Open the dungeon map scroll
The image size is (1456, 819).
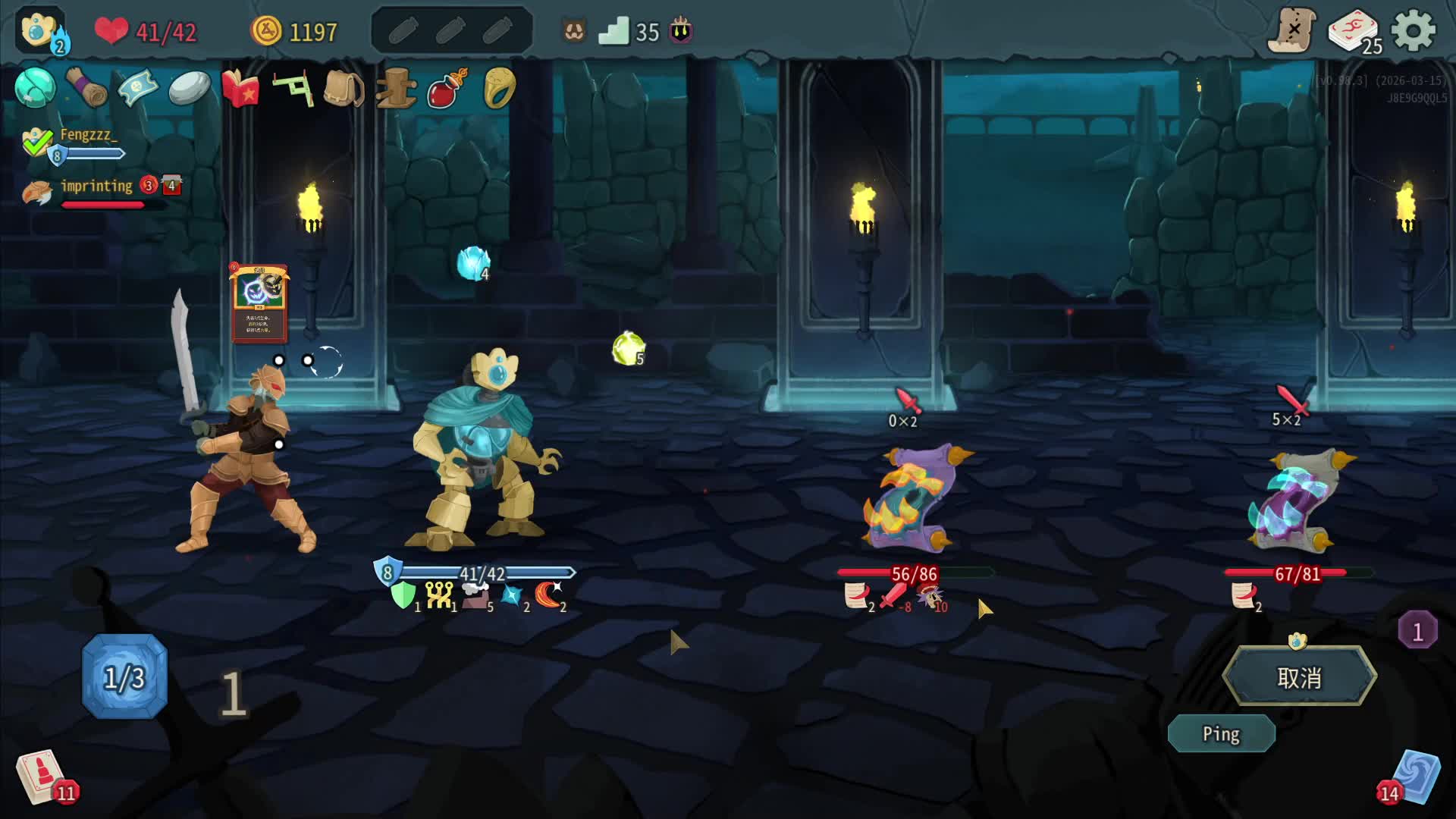pos(1291,31)
